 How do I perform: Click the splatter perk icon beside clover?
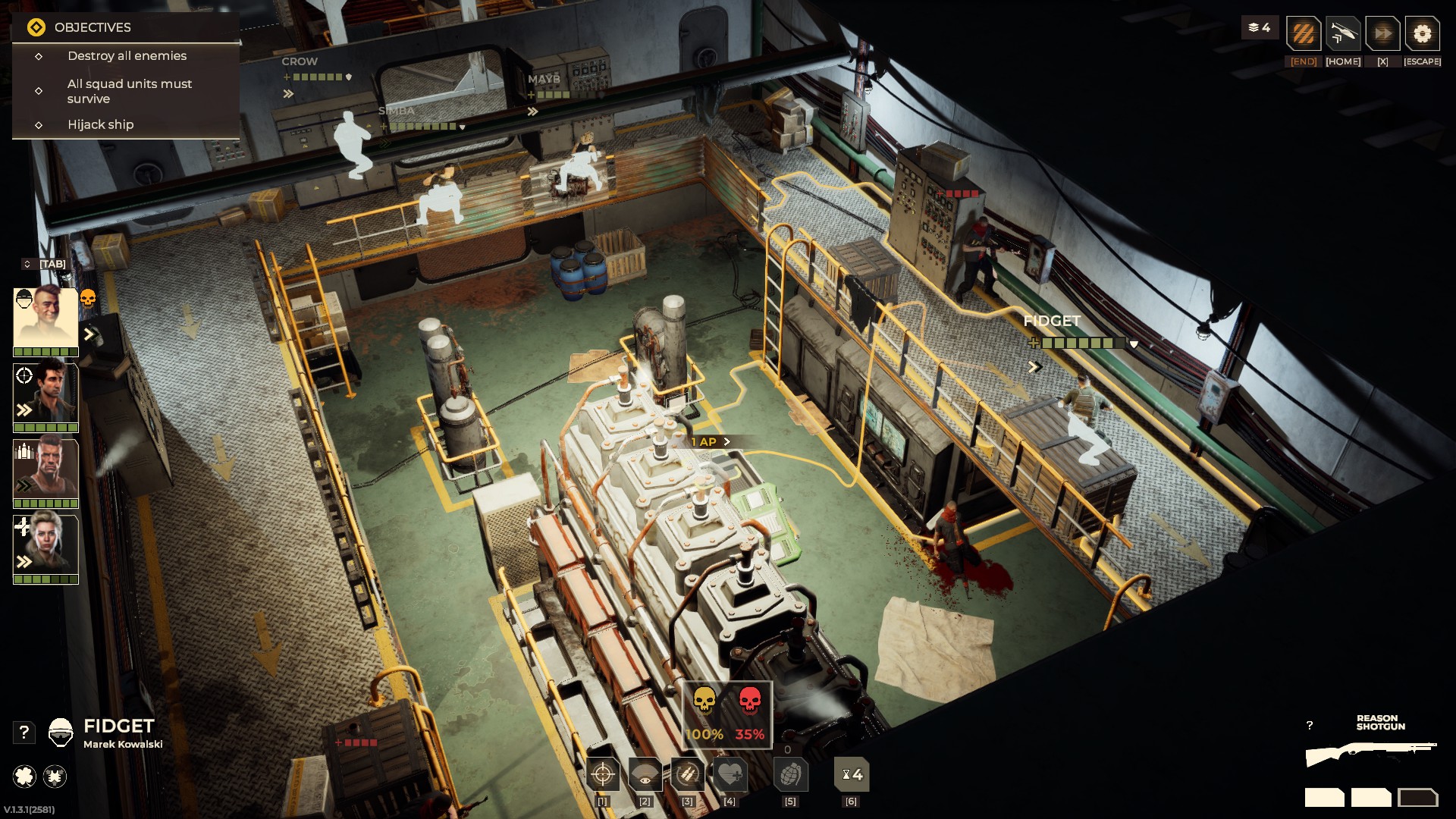pos(55,776)
